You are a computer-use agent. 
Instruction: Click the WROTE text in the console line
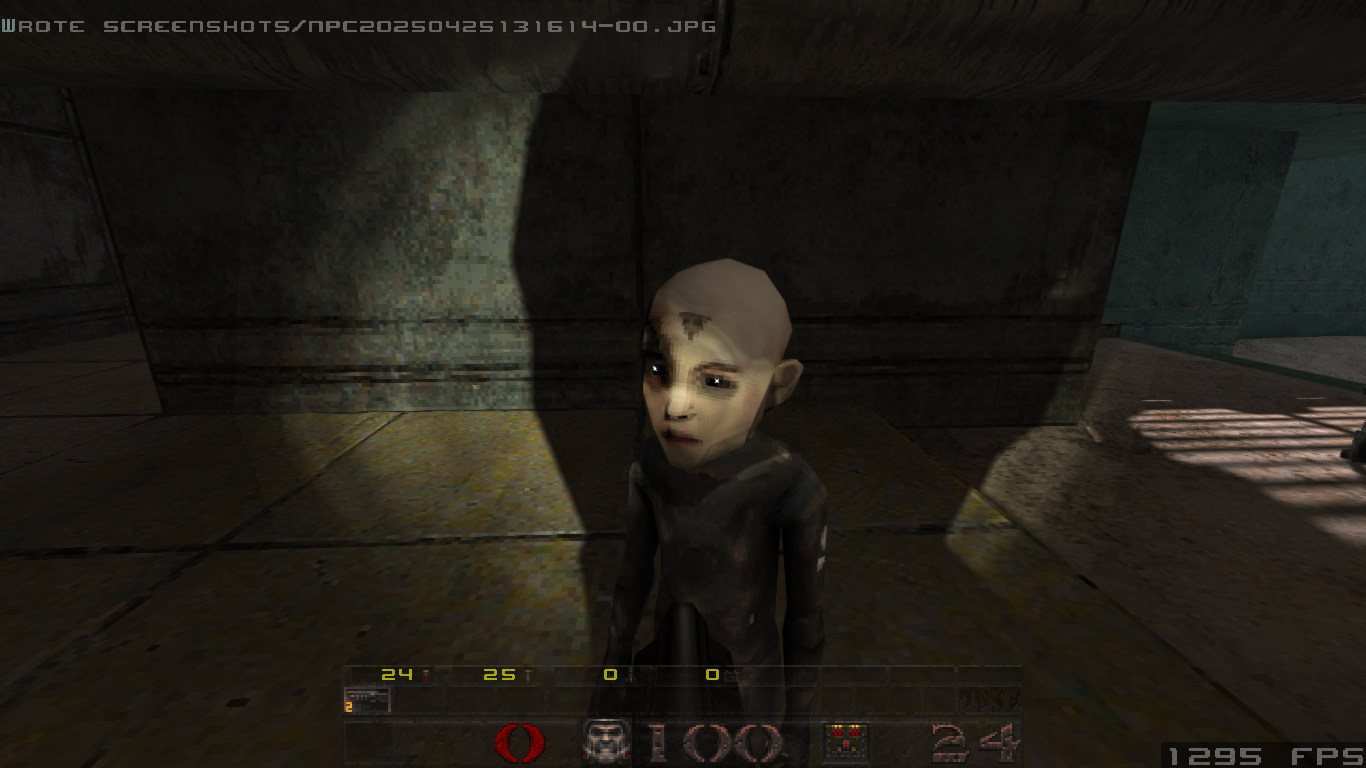point(42,26)
